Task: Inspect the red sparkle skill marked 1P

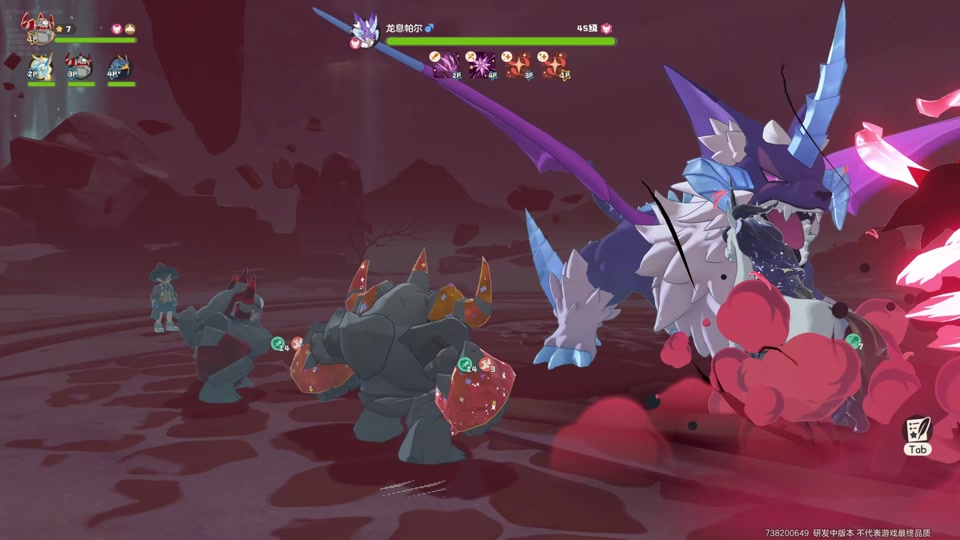Action: tap(555, 64)
